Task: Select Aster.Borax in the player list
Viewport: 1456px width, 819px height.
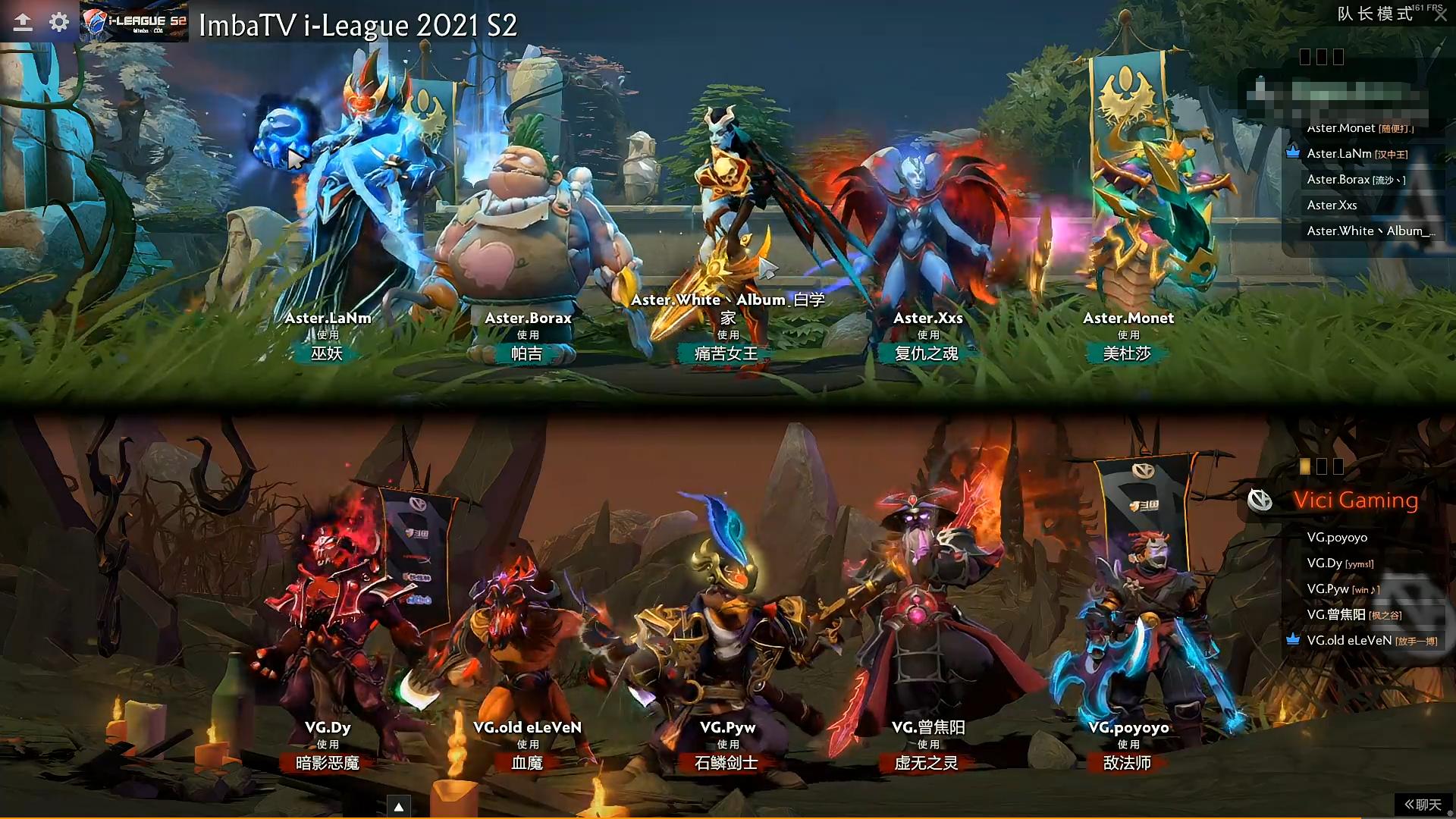Action: (1355, 180)
